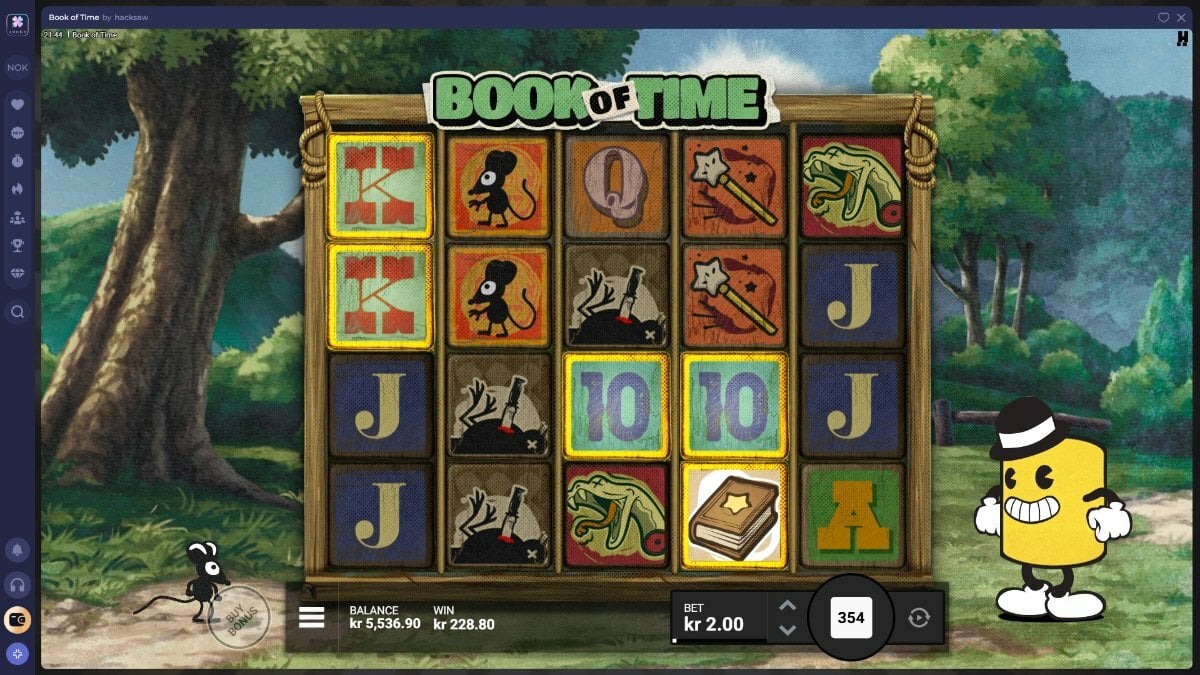Click the spin button showing 354

pyautogui.click(x=850, y=618)
